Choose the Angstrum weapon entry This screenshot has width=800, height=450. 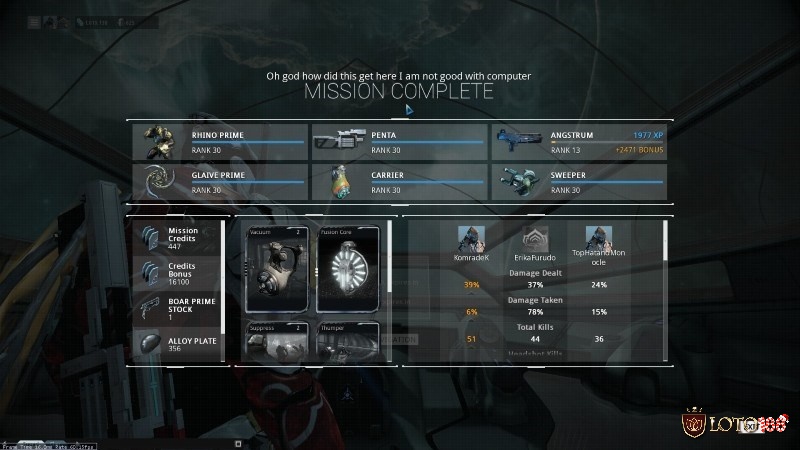pyautogui.click(x=578, y=142)
